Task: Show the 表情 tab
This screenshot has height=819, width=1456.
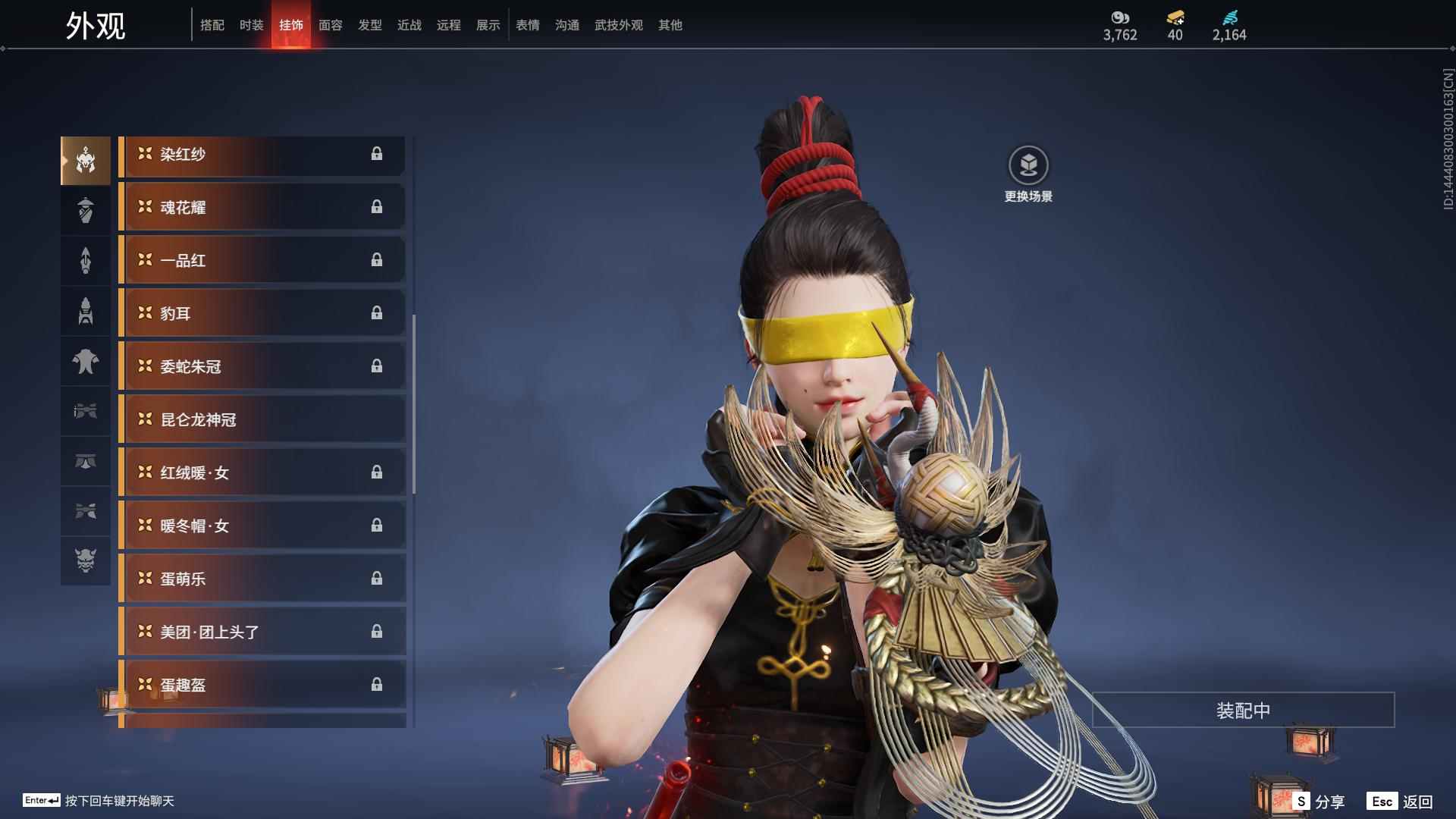Action: [528, 25]
